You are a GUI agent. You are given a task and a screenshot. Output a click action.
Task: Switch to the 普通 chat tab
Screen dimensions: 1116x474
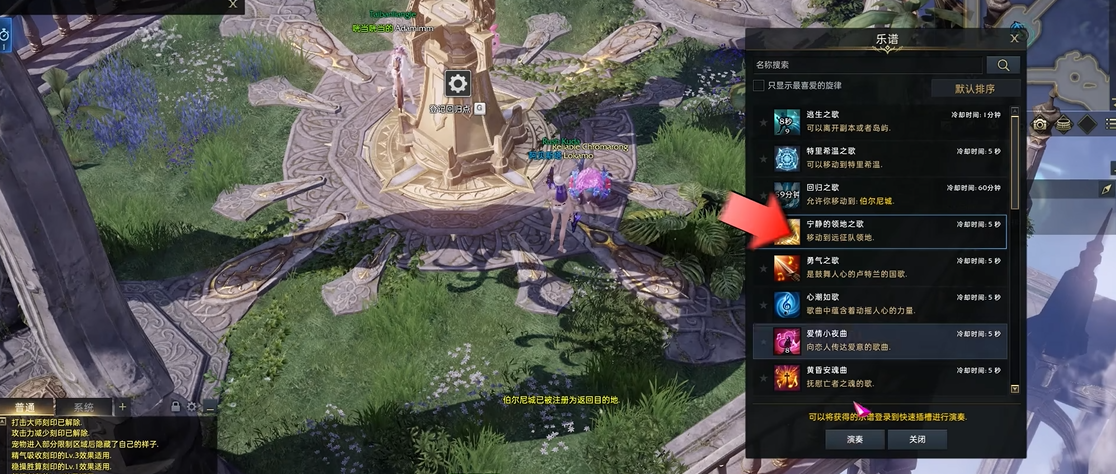click(x=25, y=407)
